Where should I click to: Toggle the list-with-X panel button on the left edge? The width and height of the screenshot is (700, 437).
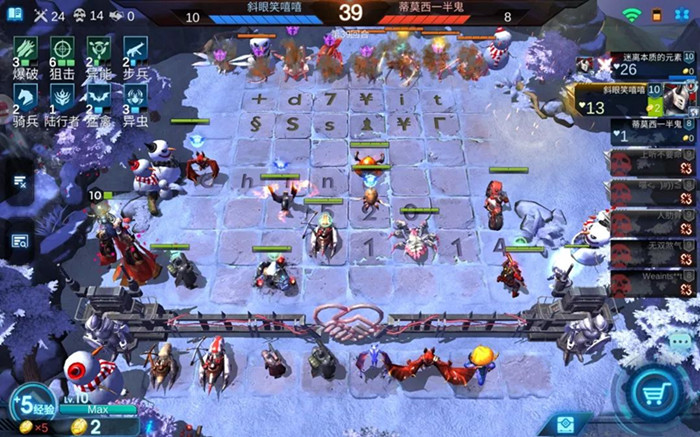[x=19, y=182]
